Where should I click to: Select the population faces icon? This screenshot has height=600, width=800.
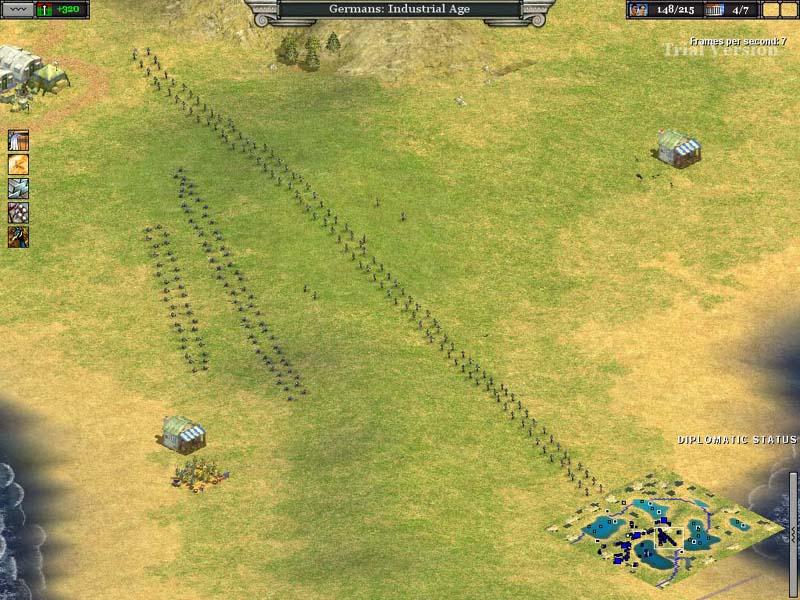pos(638,10)
